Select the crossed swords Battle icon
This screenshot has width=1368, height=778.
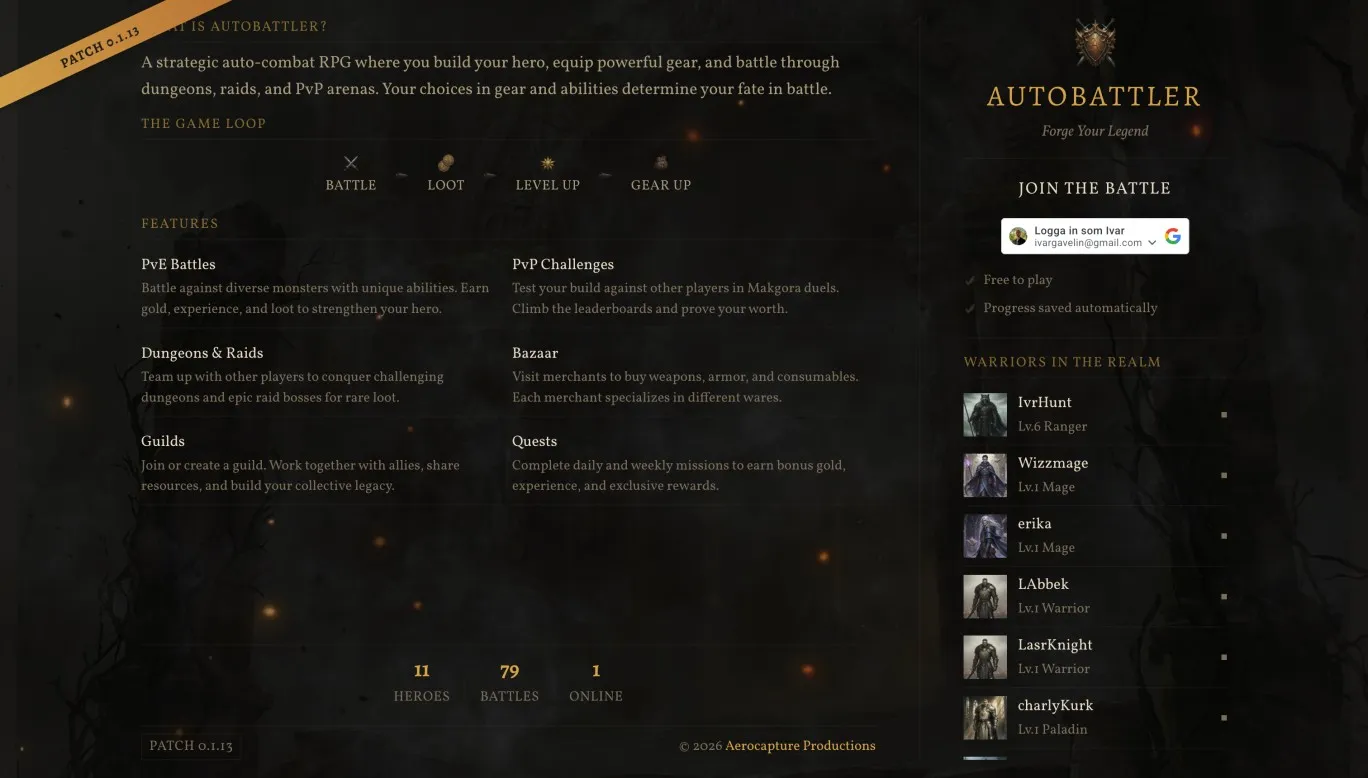click(x=350, y=162)
